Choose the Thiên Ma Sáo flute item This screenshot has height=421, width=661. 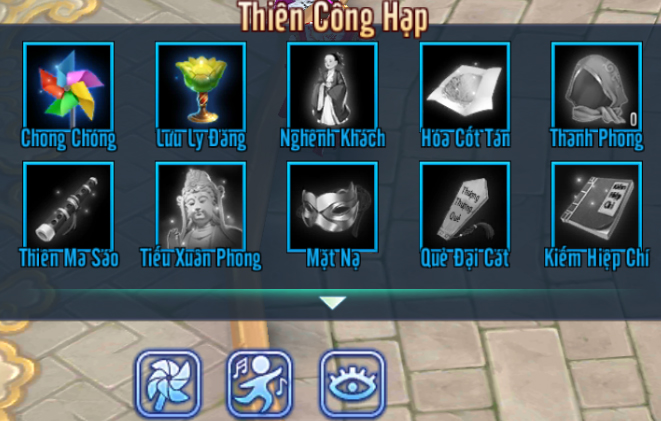[x=68, y=206]
